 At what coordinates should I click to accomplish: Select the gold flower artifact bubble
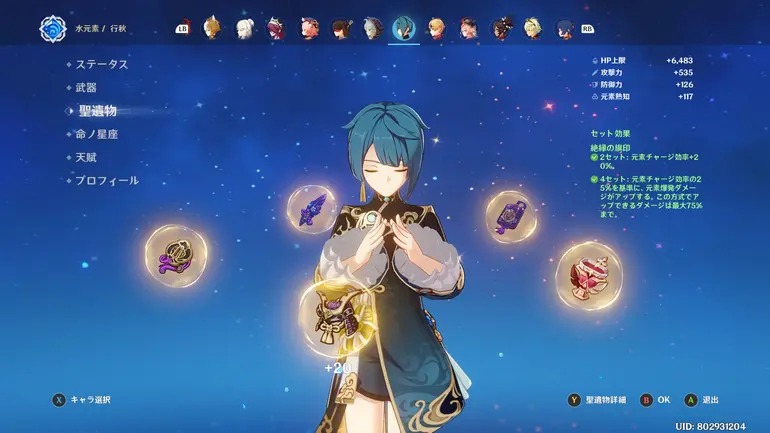pyautogui.click(x=176, y=256)
